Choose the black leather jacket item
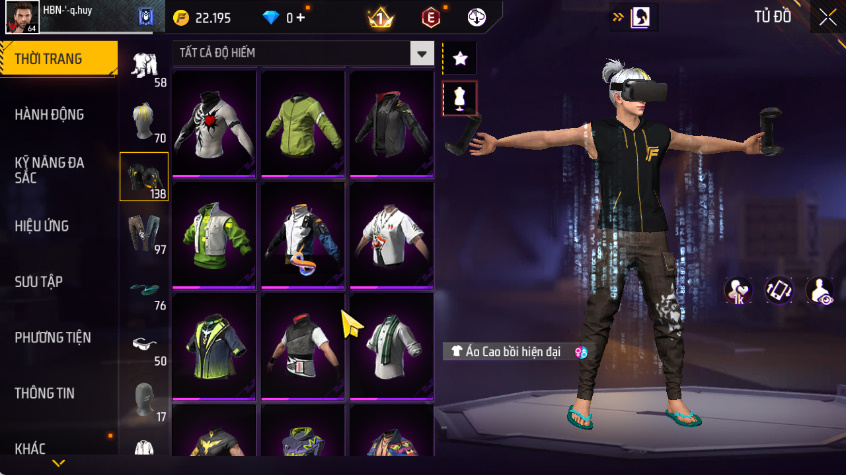Viewport: 846px width, 475px height. (x=390, y=123)
